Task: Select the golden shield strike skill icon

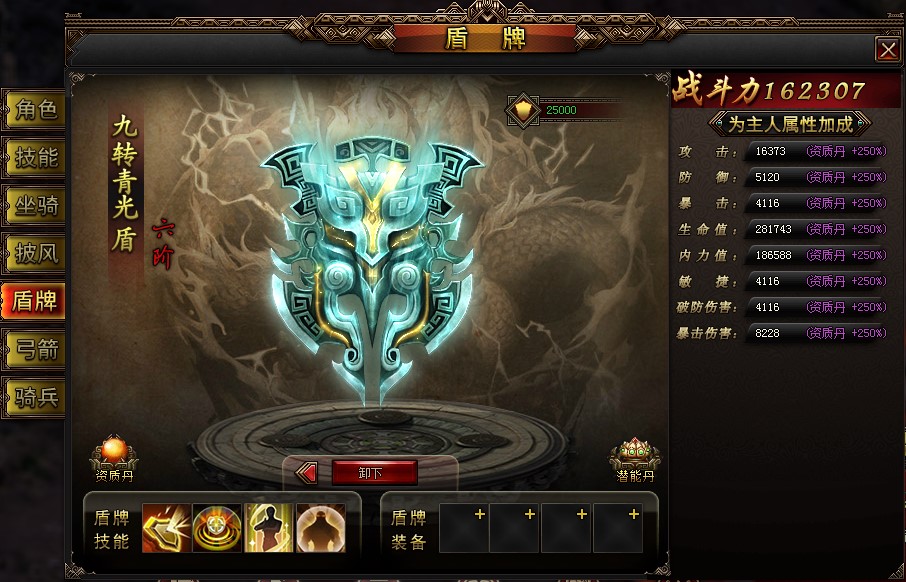Action: click(x=166, y=528)
